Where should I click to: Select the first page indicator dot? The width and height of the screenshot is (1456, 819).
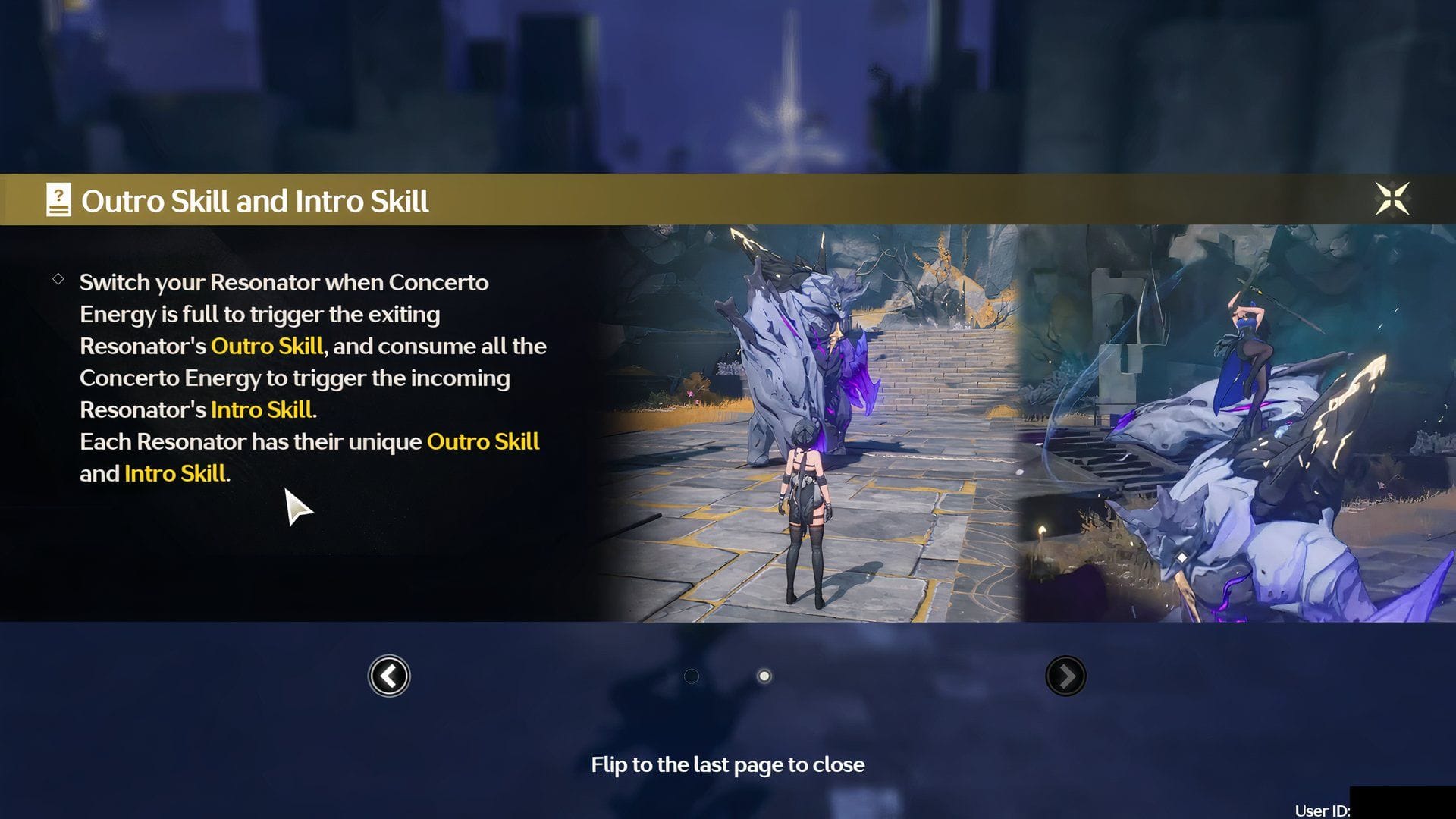[692, 676]
